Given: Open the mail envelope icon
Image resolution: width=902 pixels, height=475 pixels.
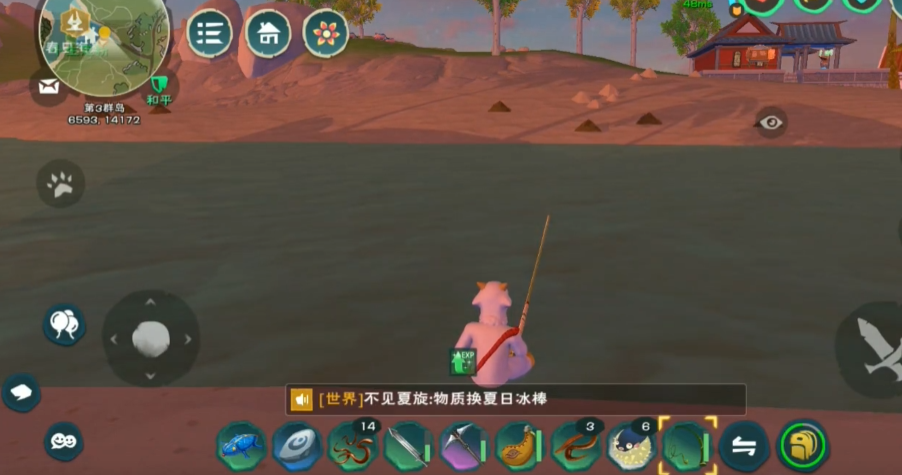Looking at the screenshot, I should click(48, 87).
